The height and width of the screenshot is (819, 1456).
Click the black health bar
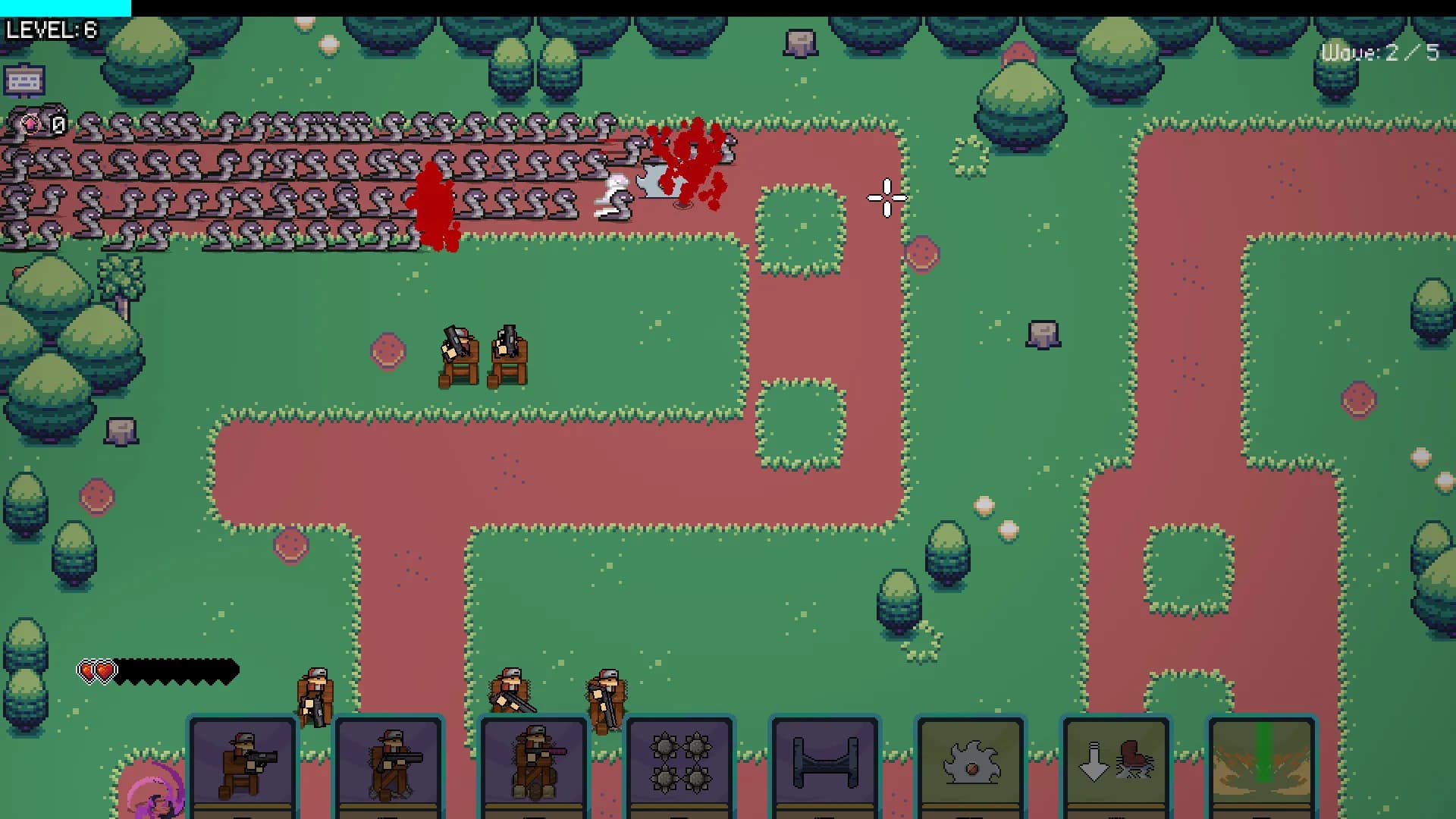pyautogui.click(x=174, y=671)
